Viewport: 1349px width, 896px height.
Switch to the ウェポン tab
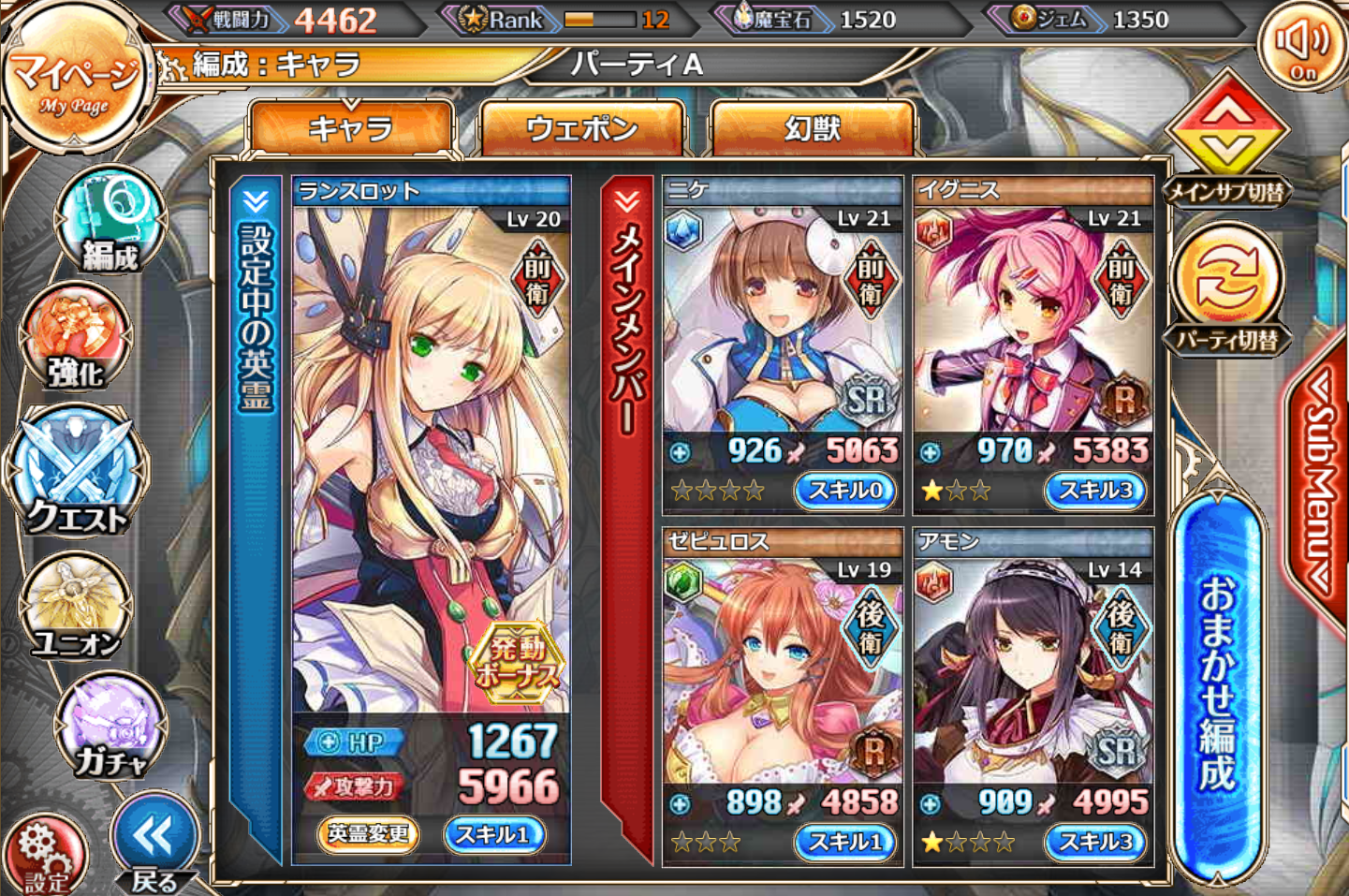coord(581,127)
